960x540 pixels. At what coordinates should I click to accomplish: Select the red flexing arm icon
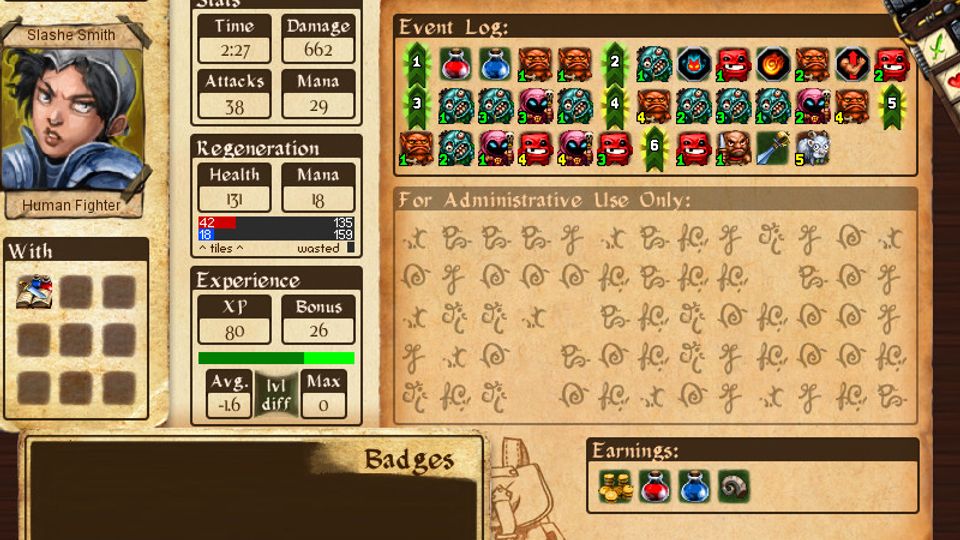[x=852, y=64]
